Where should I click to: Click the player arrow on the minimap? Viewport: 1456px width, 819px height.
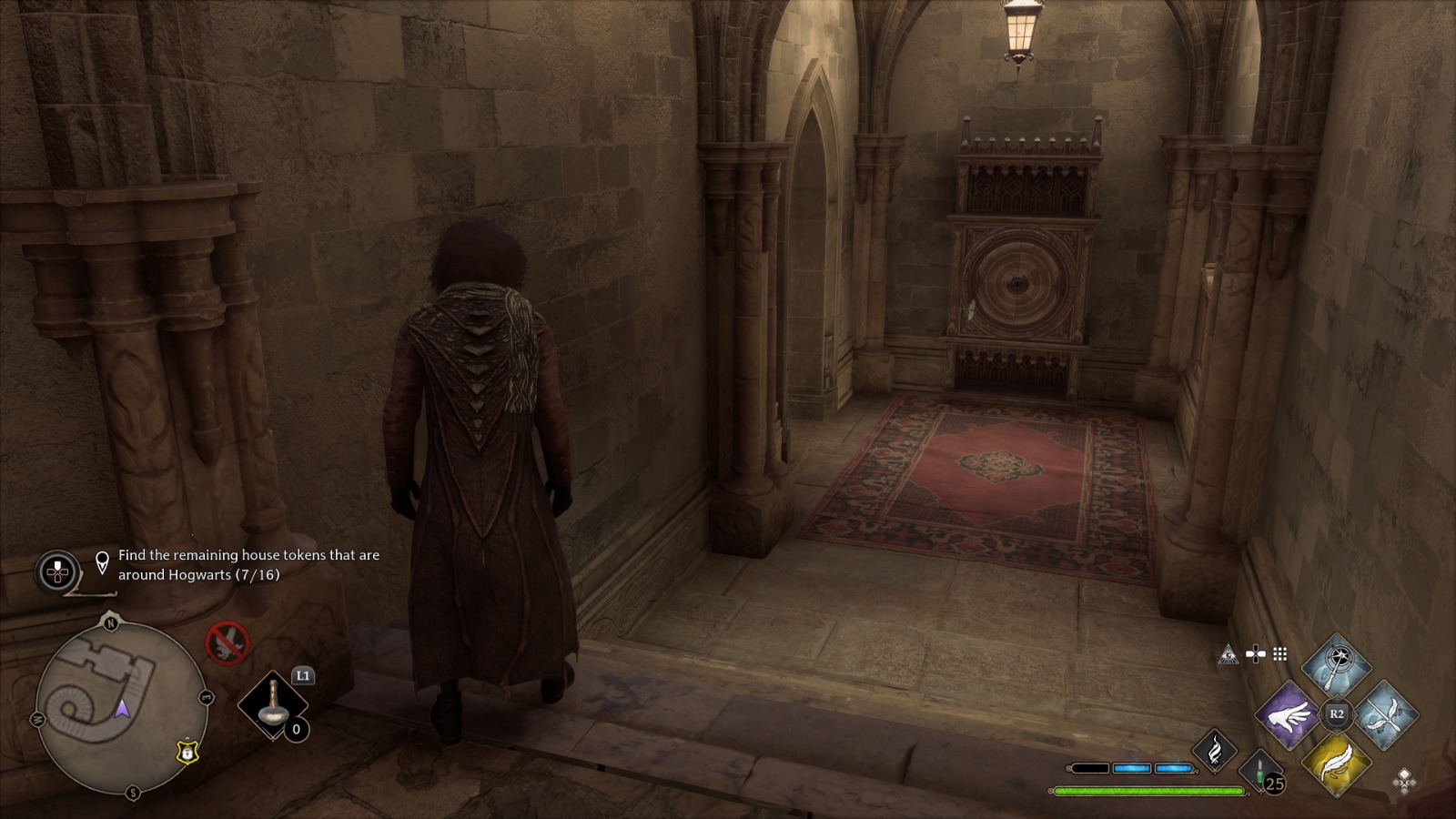[123, 711]
